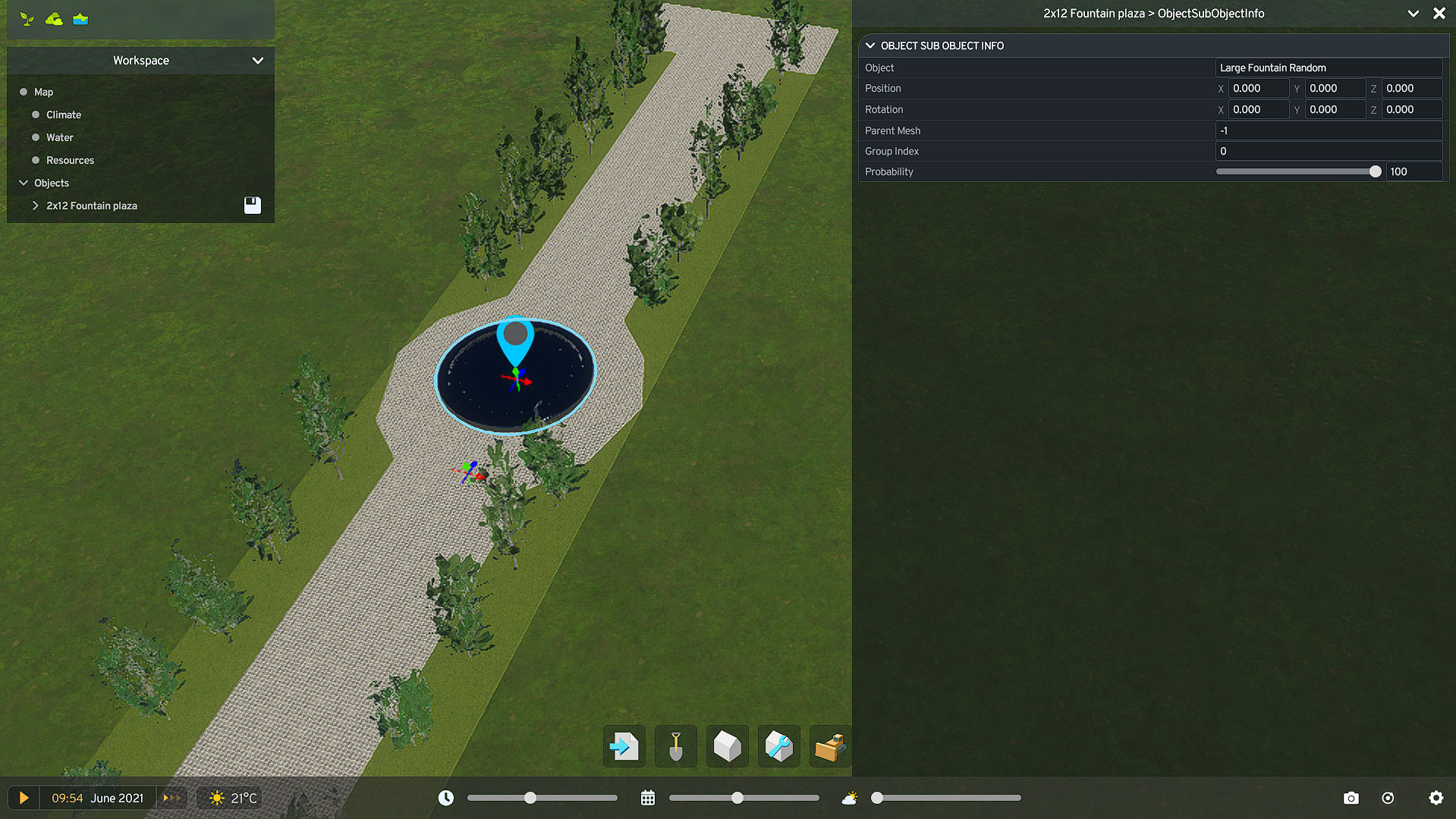
Task: Expand the 2x12 Fountain plaza tree item
Action: click(35, 206)
